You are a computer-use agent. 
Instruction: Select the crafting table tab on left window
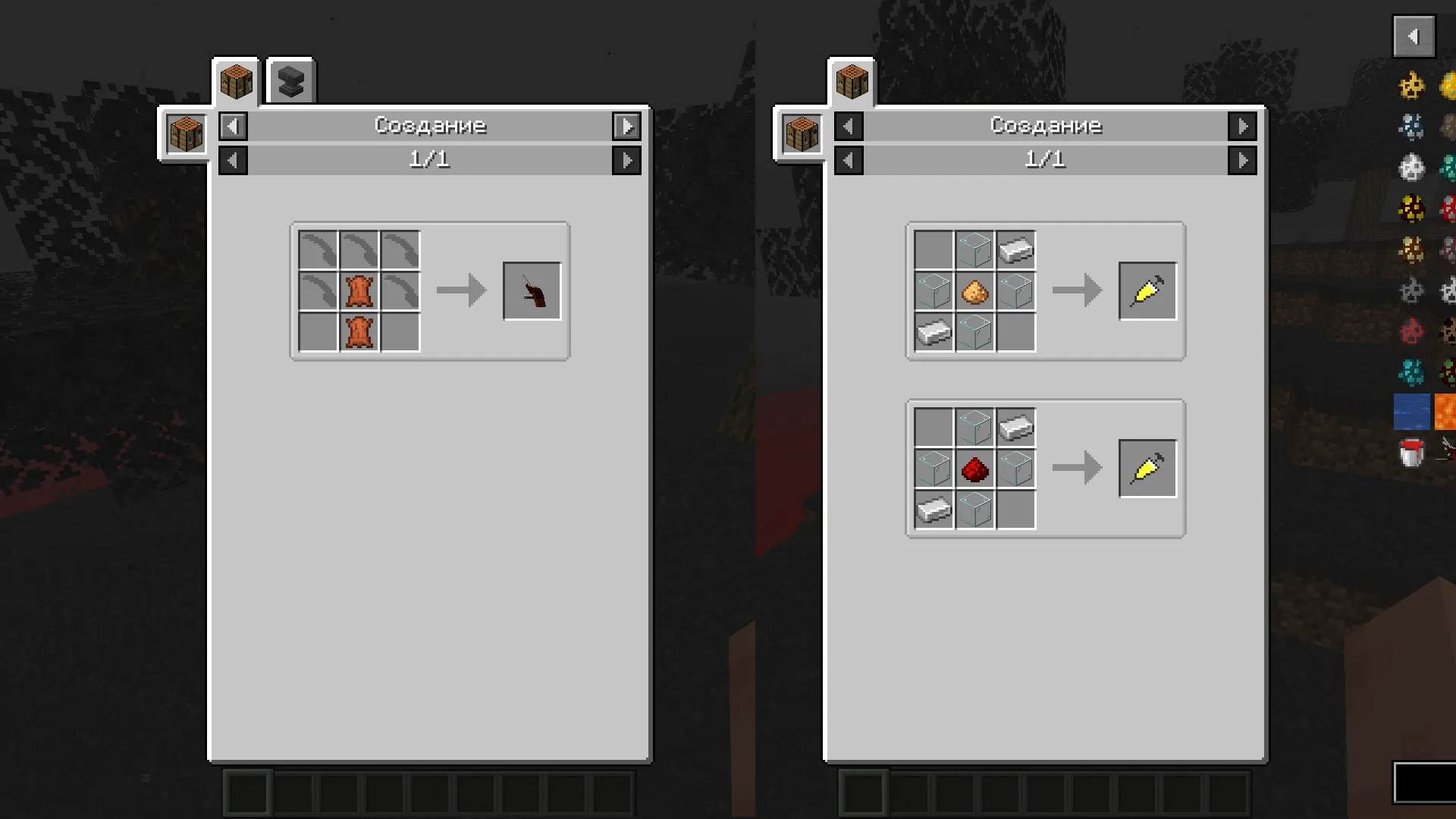coord(235,82)
